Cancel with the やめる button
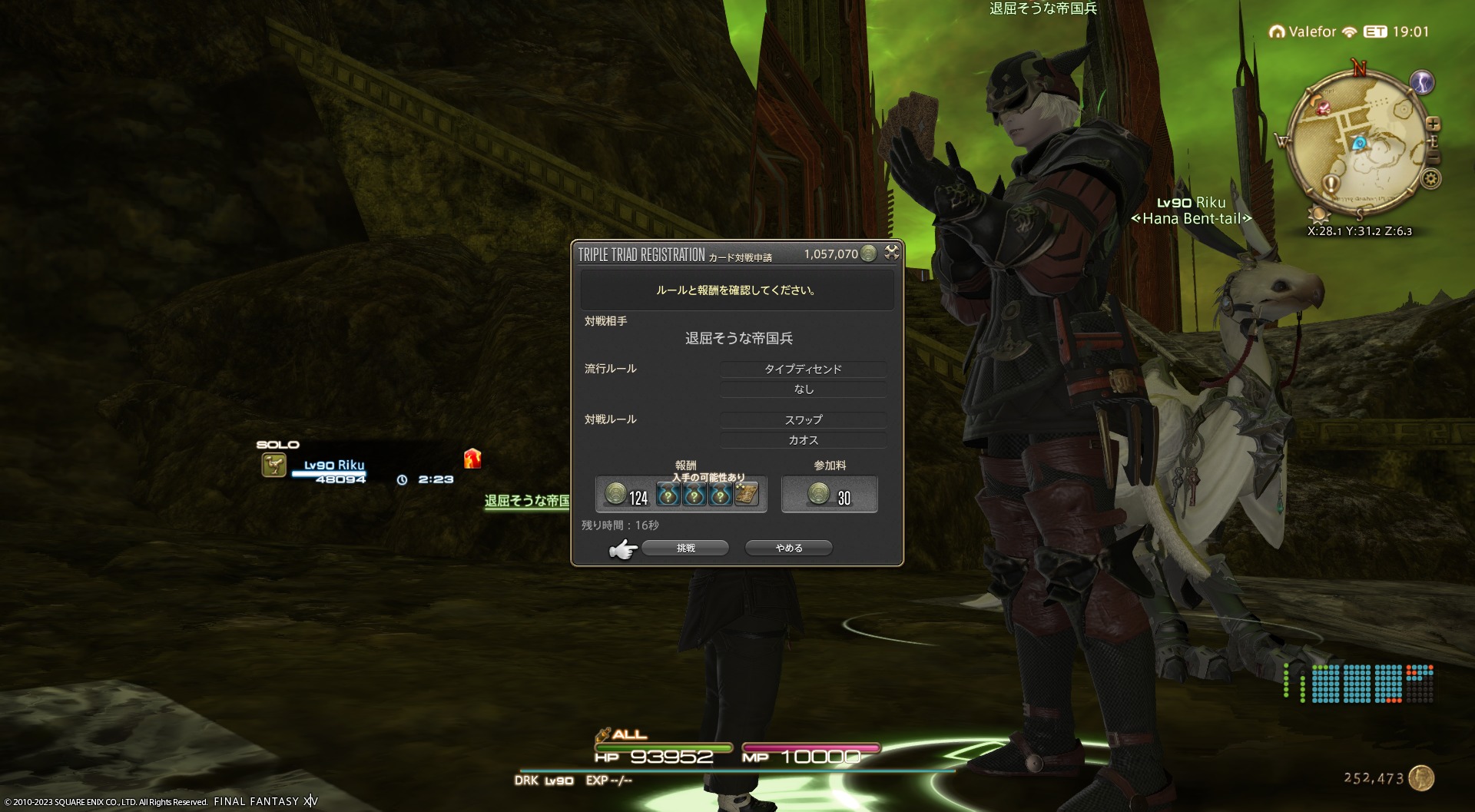Viewport: 1475px width, 812px height. [x=788, y=548]
